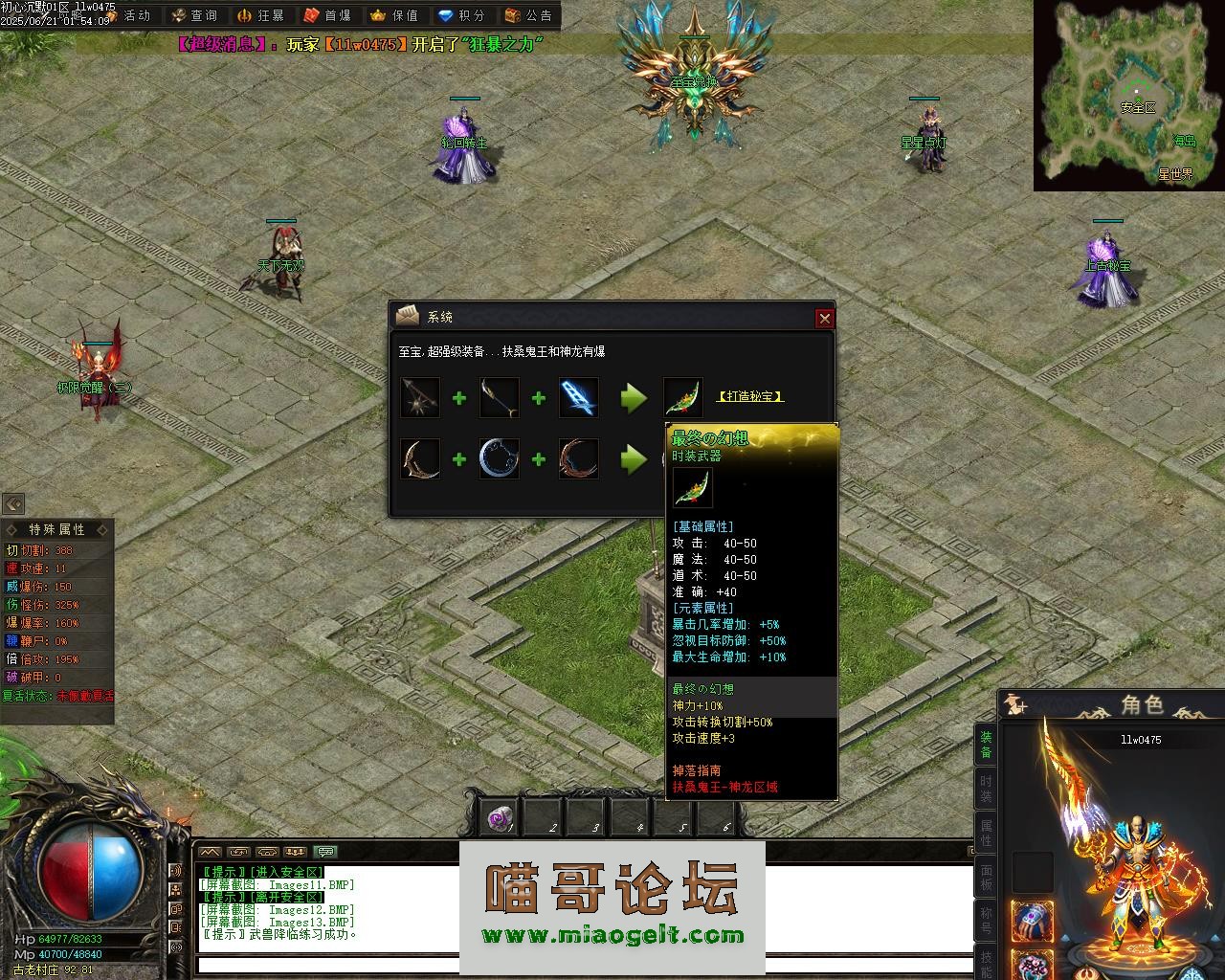Screen dimensions: 1225x980
Task: Open the 公告 announcements menu
Action: [x=528, y=15]
